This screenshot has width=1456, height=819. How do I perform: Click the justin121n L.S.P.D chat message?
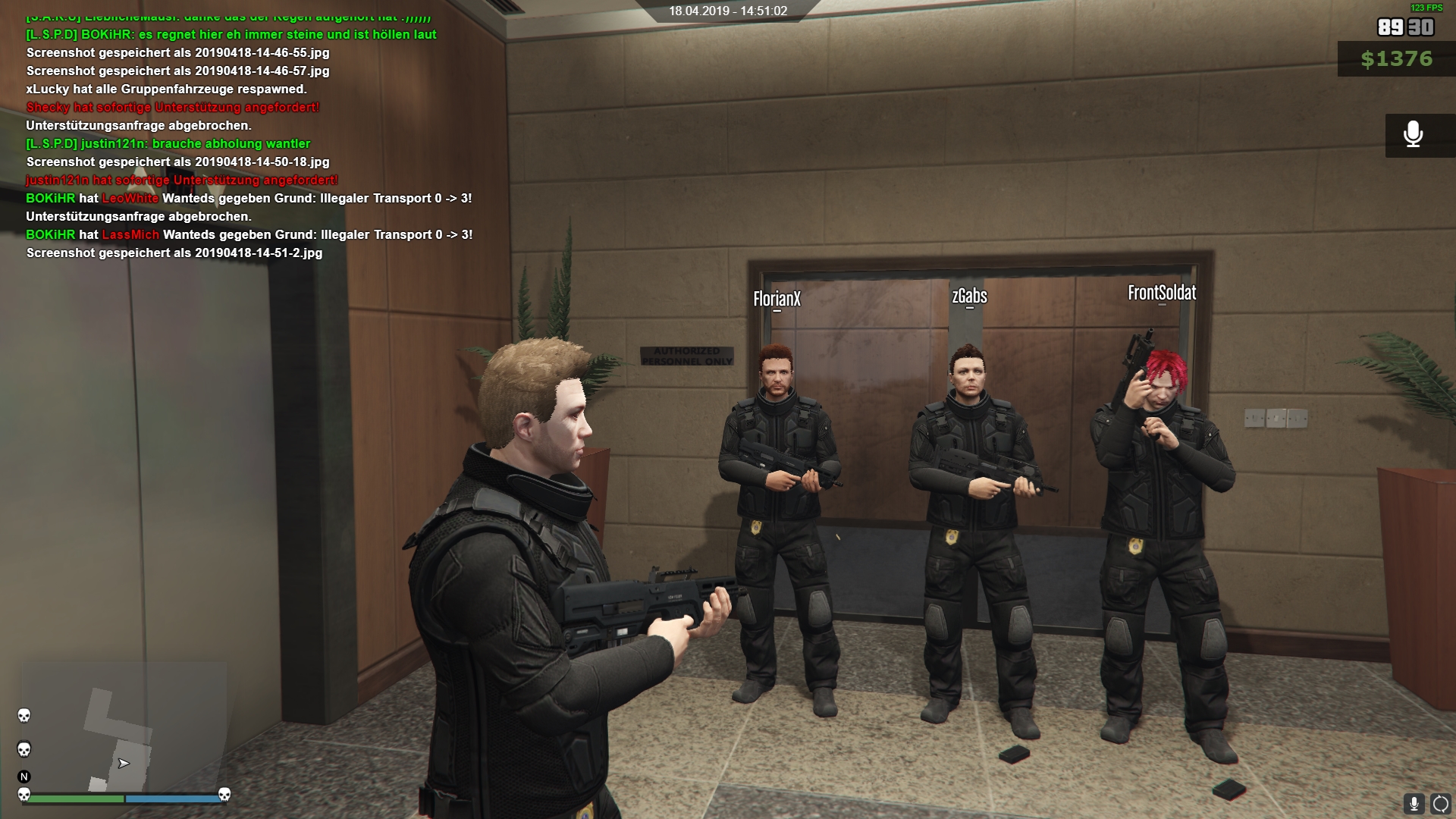pyautogui.click(x=168, y=143)
